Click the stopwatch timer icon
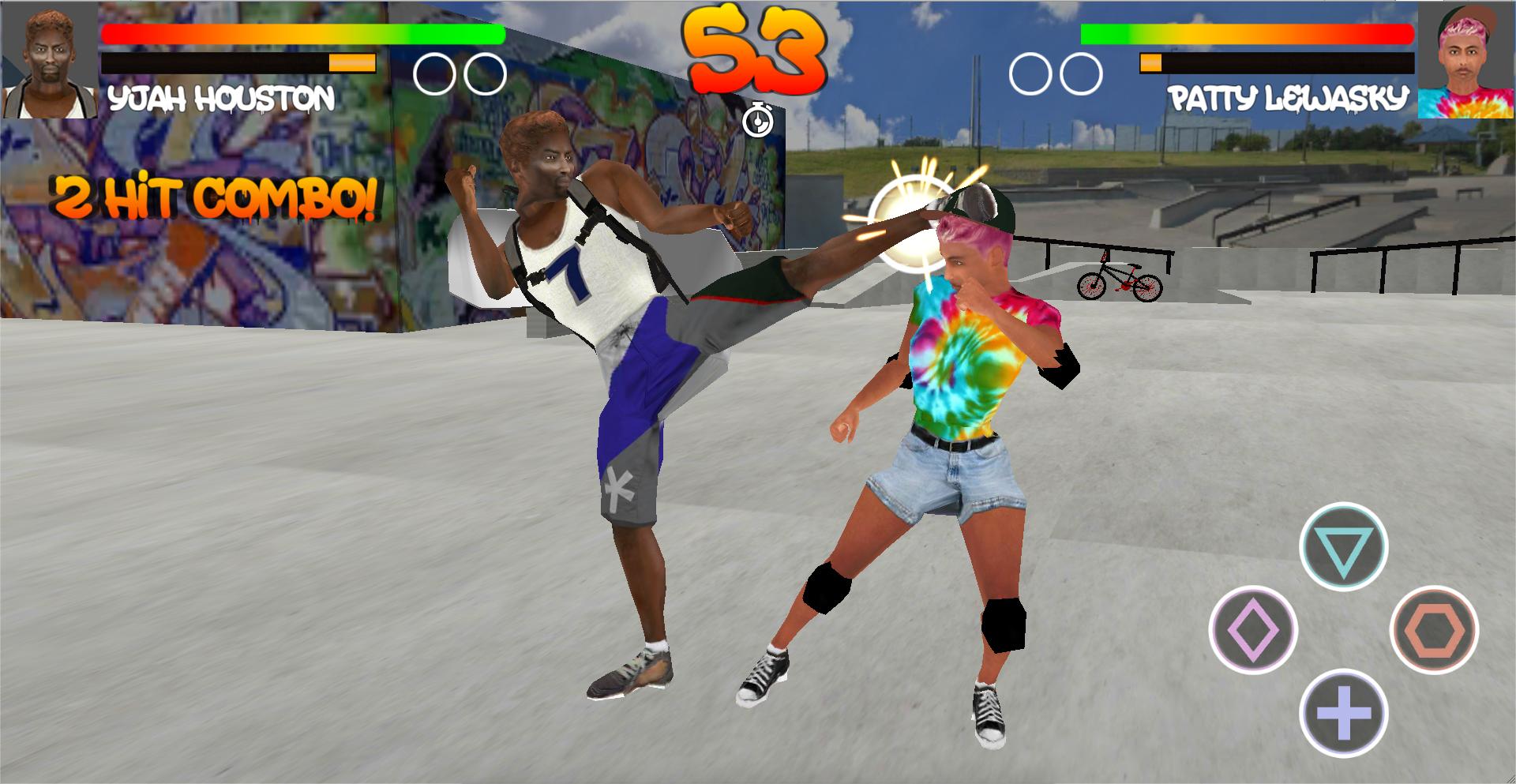1516x784 pixels. [x=759, y=123]
